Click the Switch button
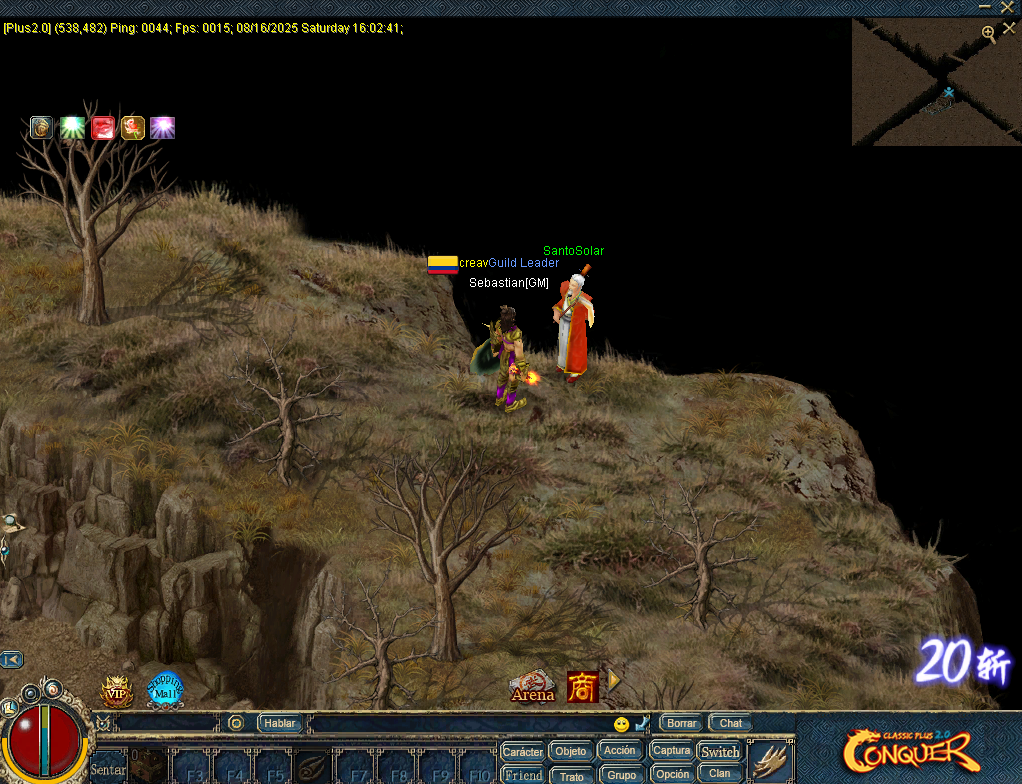The height and width of the screenshot is (784, 1022). [720, 751]
